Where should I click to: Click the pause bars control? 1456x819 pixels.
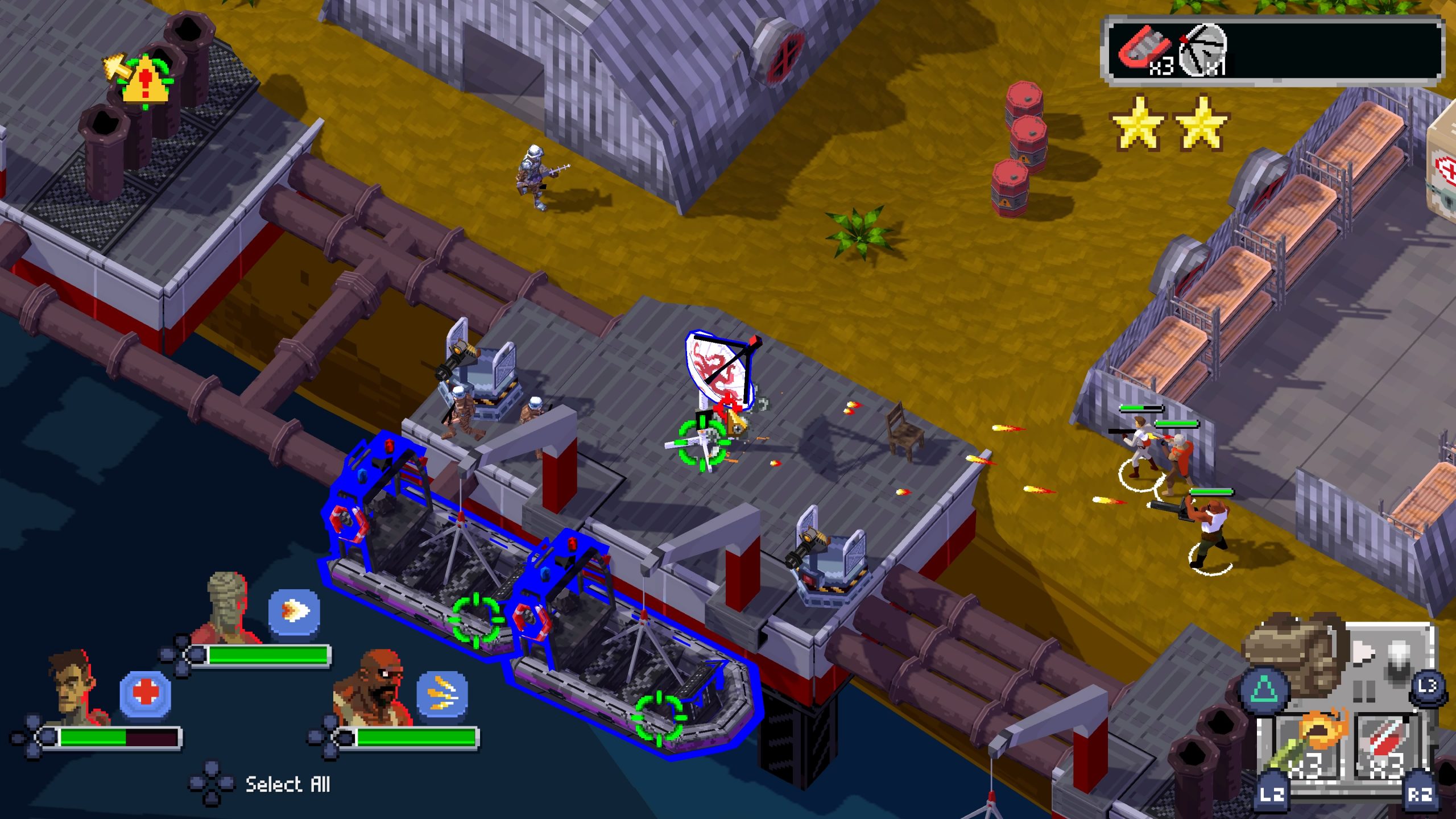point(1364,690)
